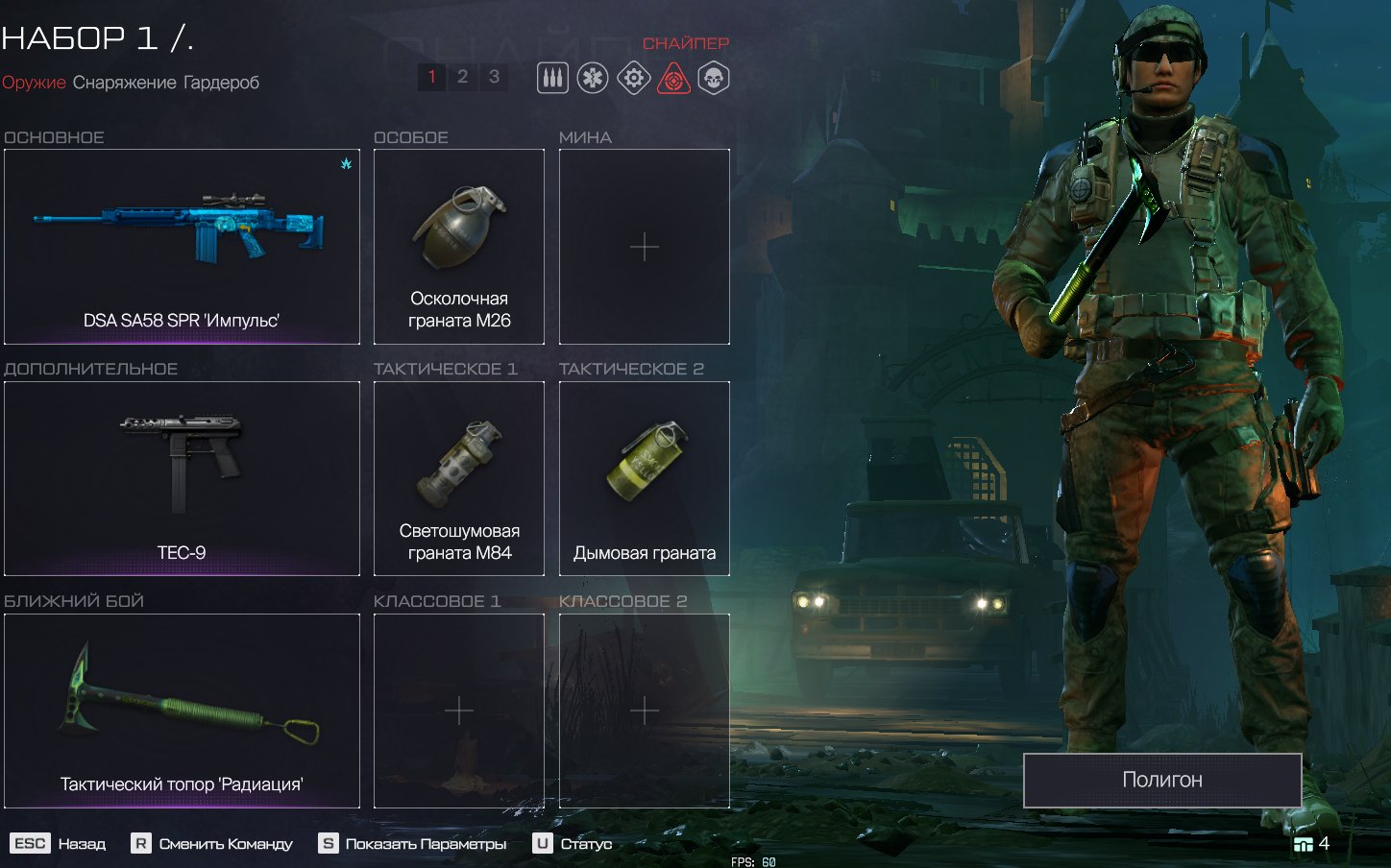1391x868 pixels.
Task: Open the Дымовая граната slot
Action: [x=645, y=478]
